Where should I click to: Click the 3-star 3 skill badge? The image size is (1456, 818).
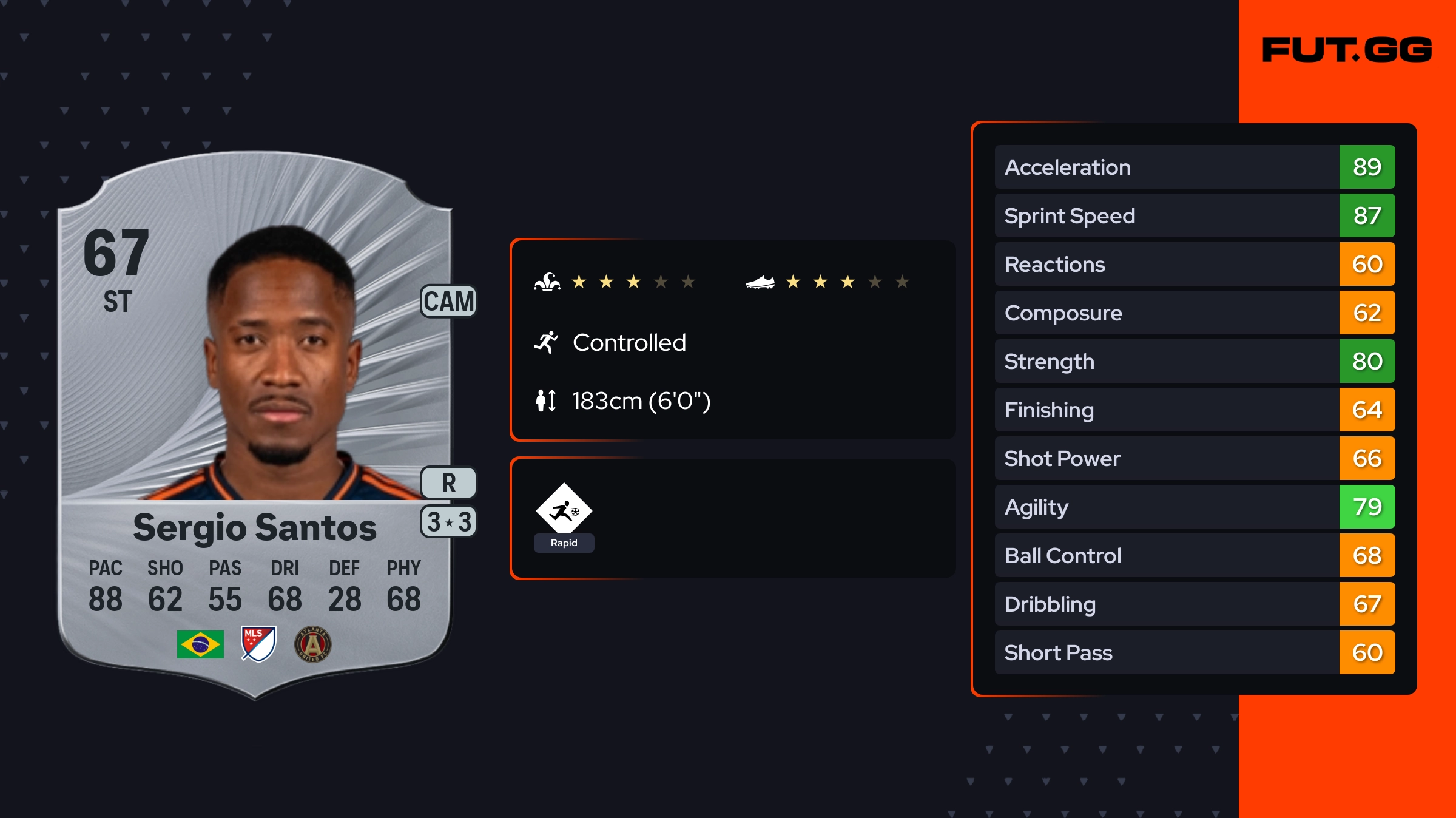click(x=448, y=522)
